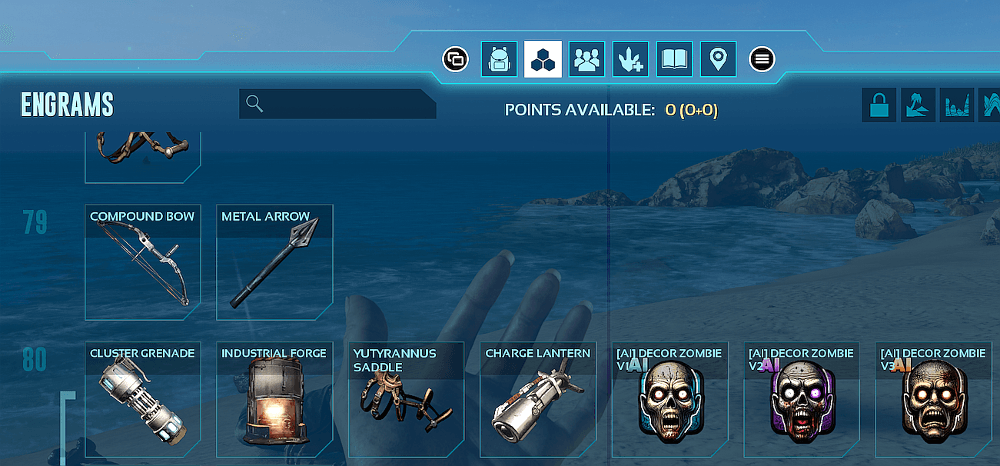Open the open-book notes tab
This screenshot has width=1000, height=466.
point(674,59)
